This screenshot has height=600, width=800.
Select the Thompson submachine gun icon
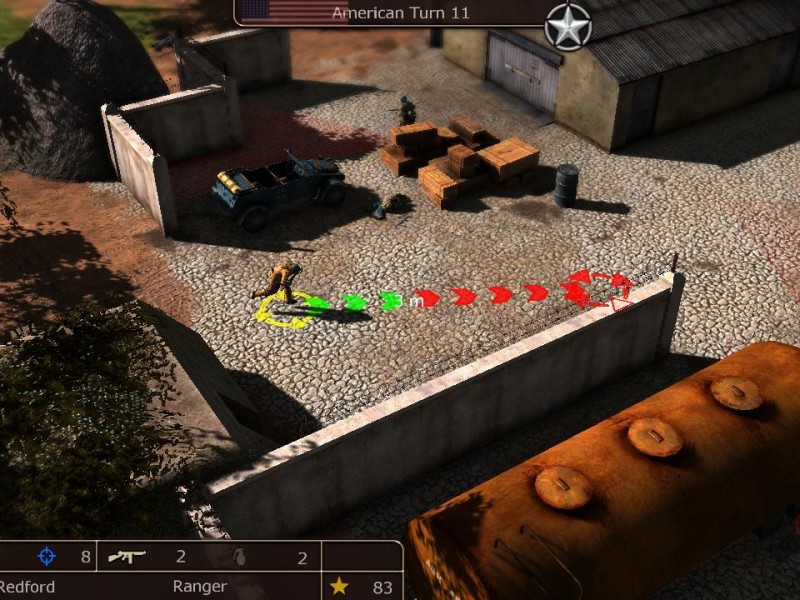(127, 556)
